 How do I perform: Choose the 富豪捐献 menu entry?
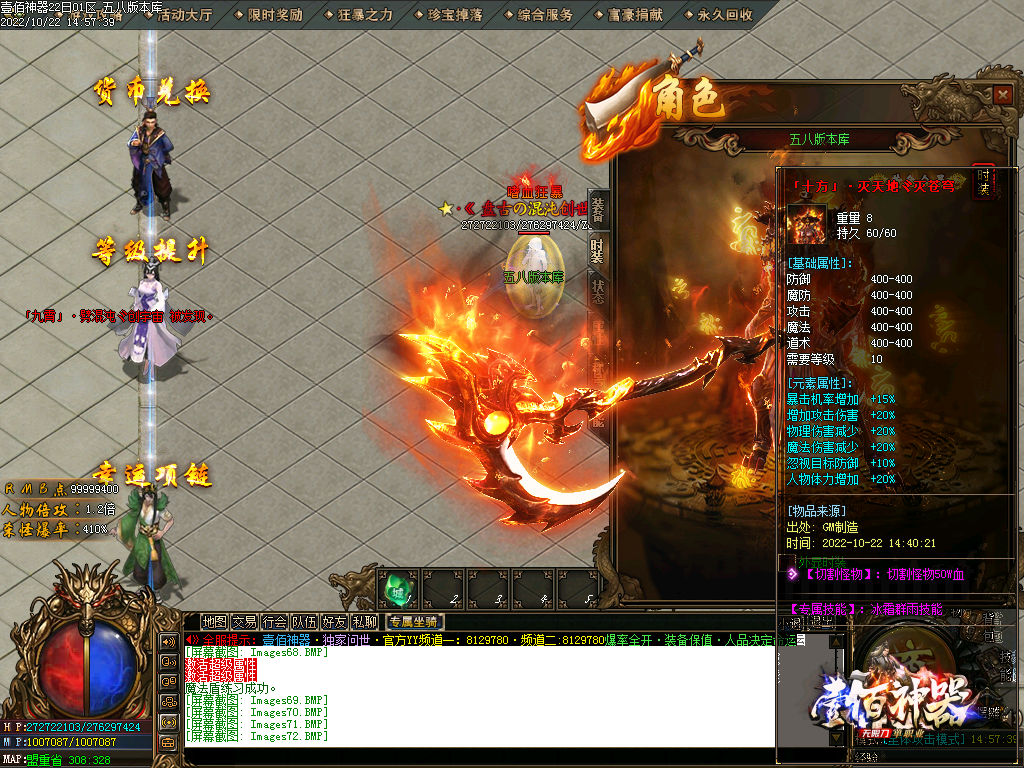635,15
